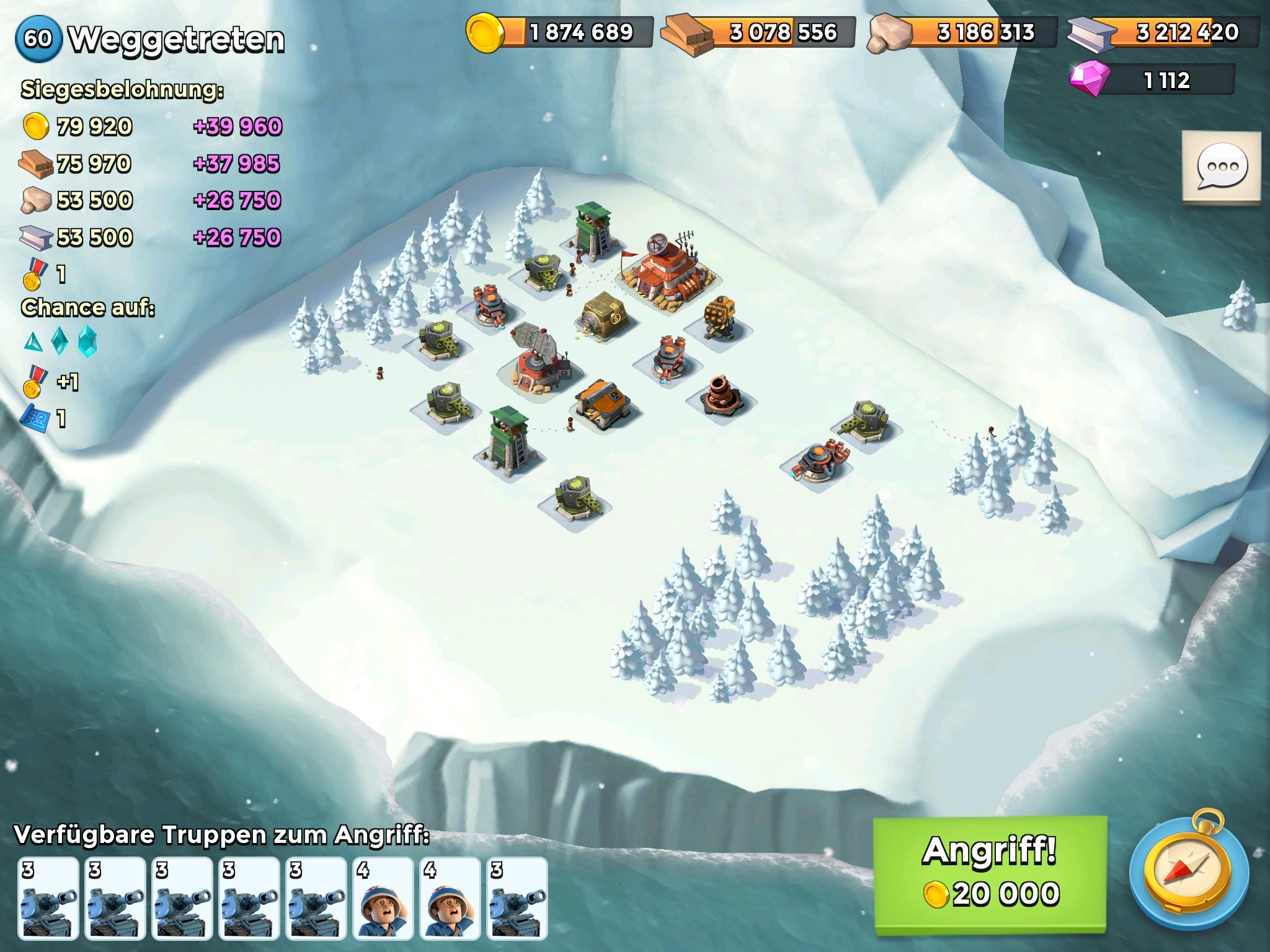Tap the wood resource bar
Screen dimensions: 1270x952
click(759, 32)
